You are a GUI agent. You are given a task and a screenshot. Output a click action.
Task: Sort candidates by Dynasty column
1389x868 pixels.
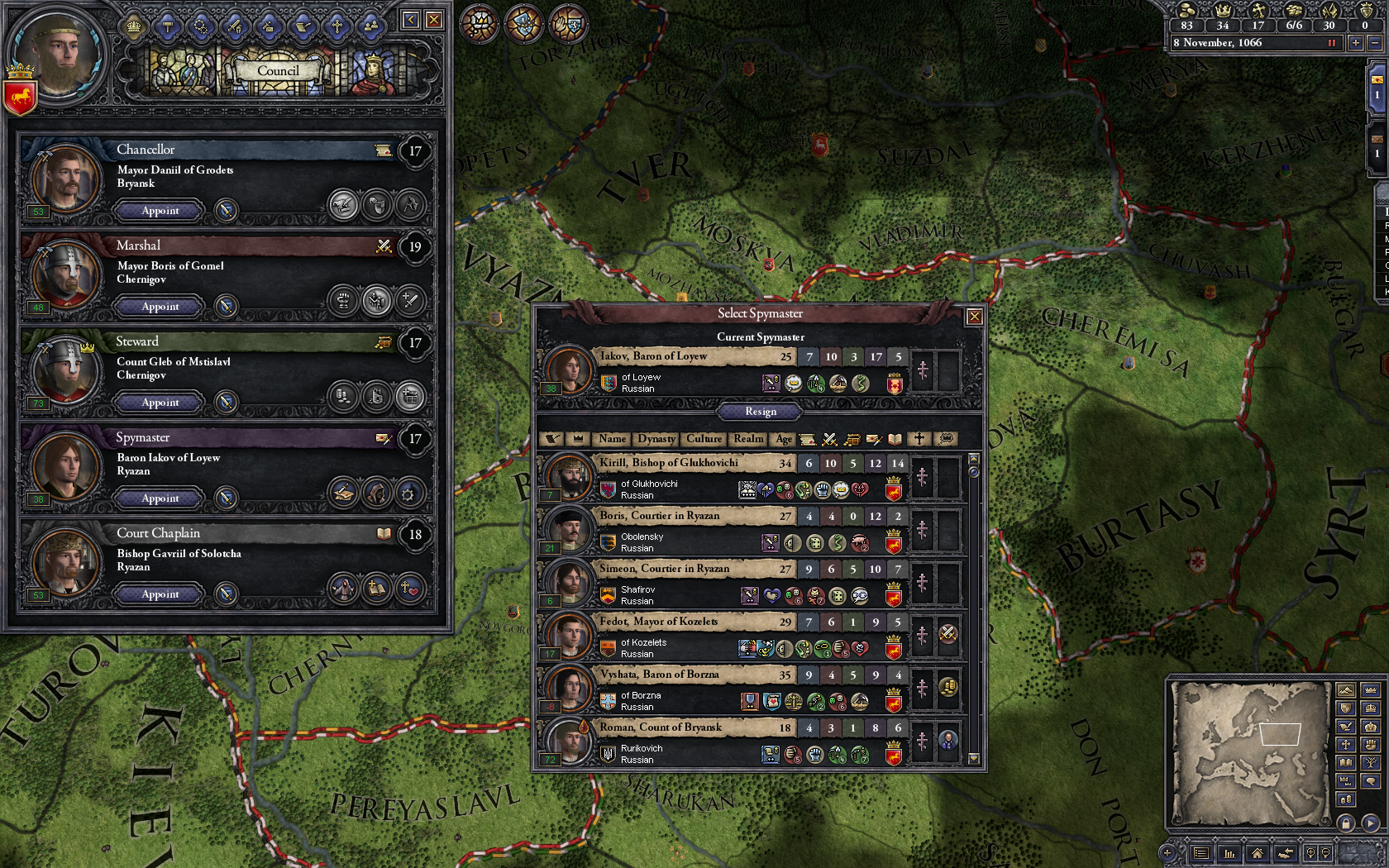tap(656, 439)
